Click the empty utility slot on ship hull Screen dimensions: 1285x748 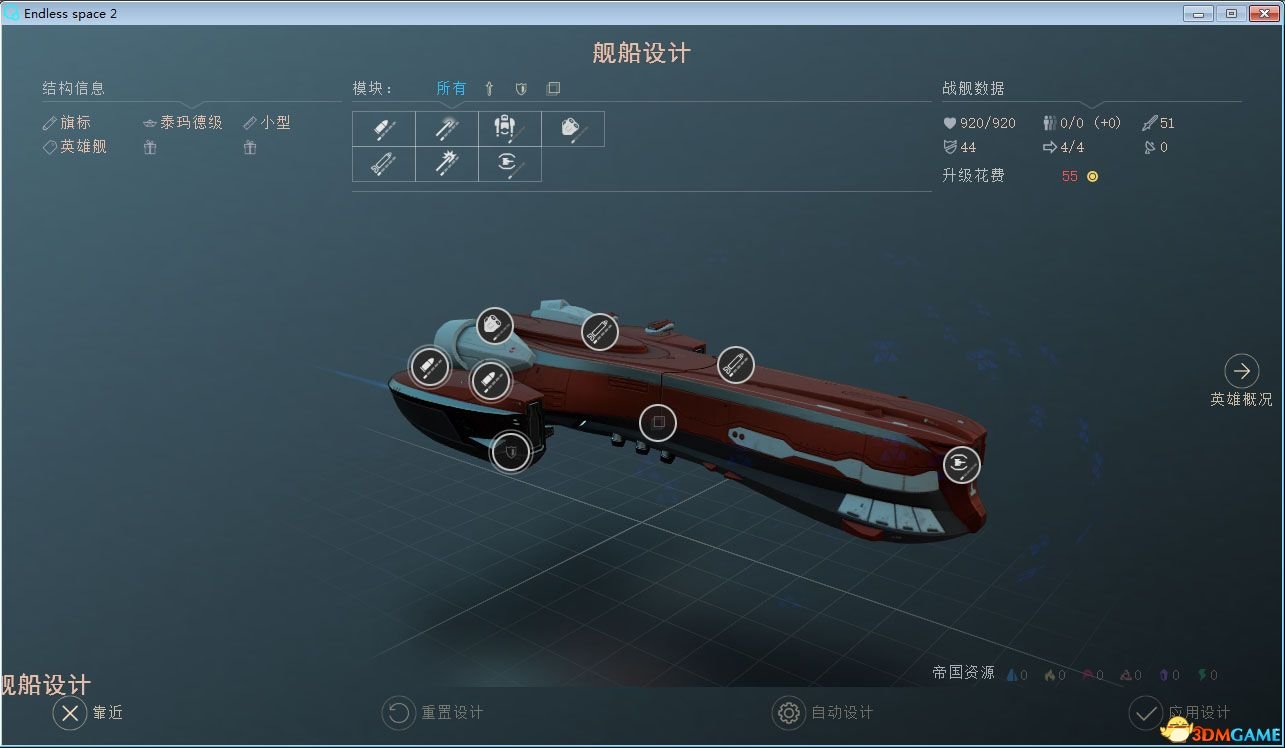657,423
